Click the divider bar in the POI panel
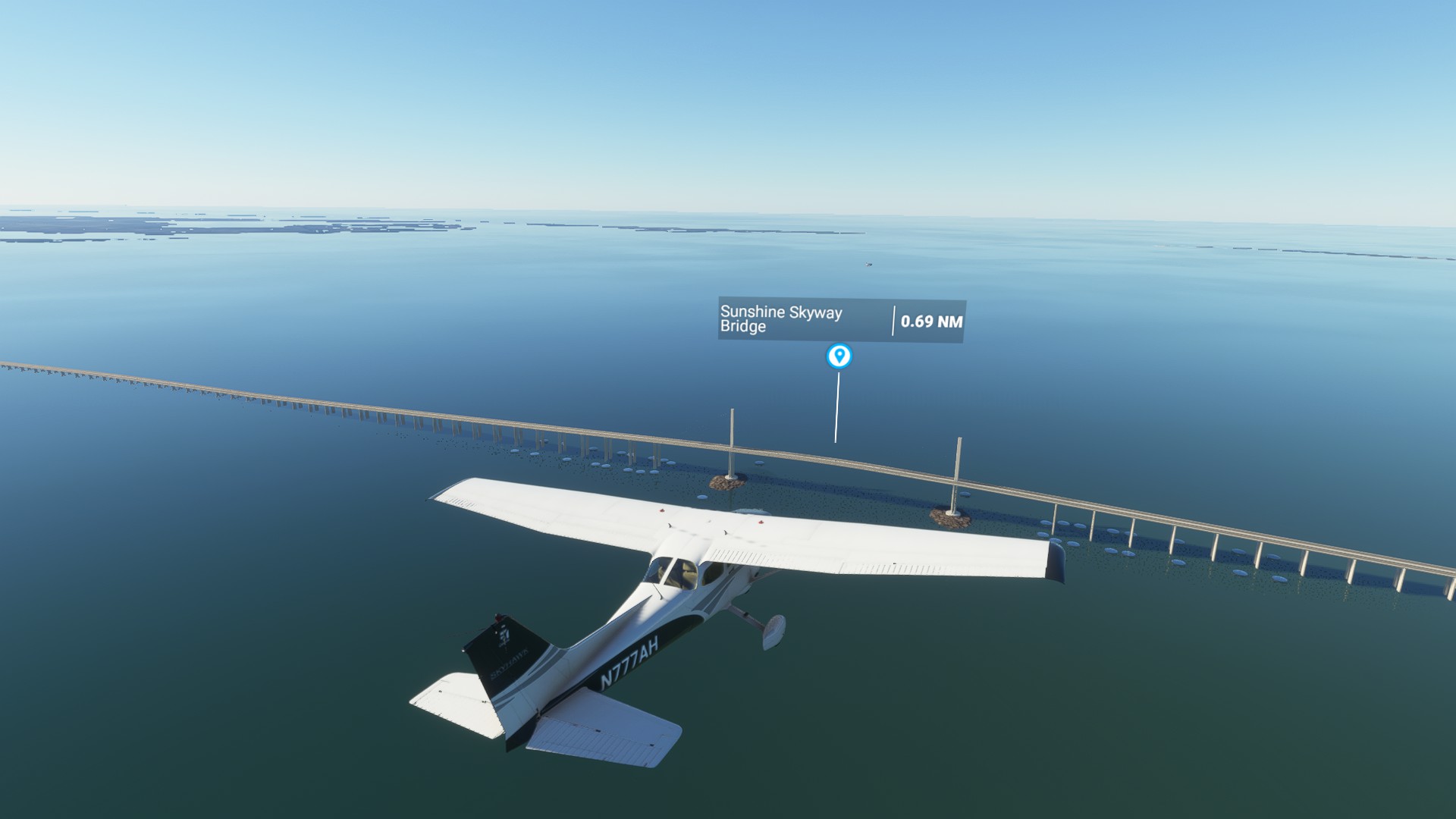Image resolution: width=1456 pixels, height=819 pixels. 892,321
